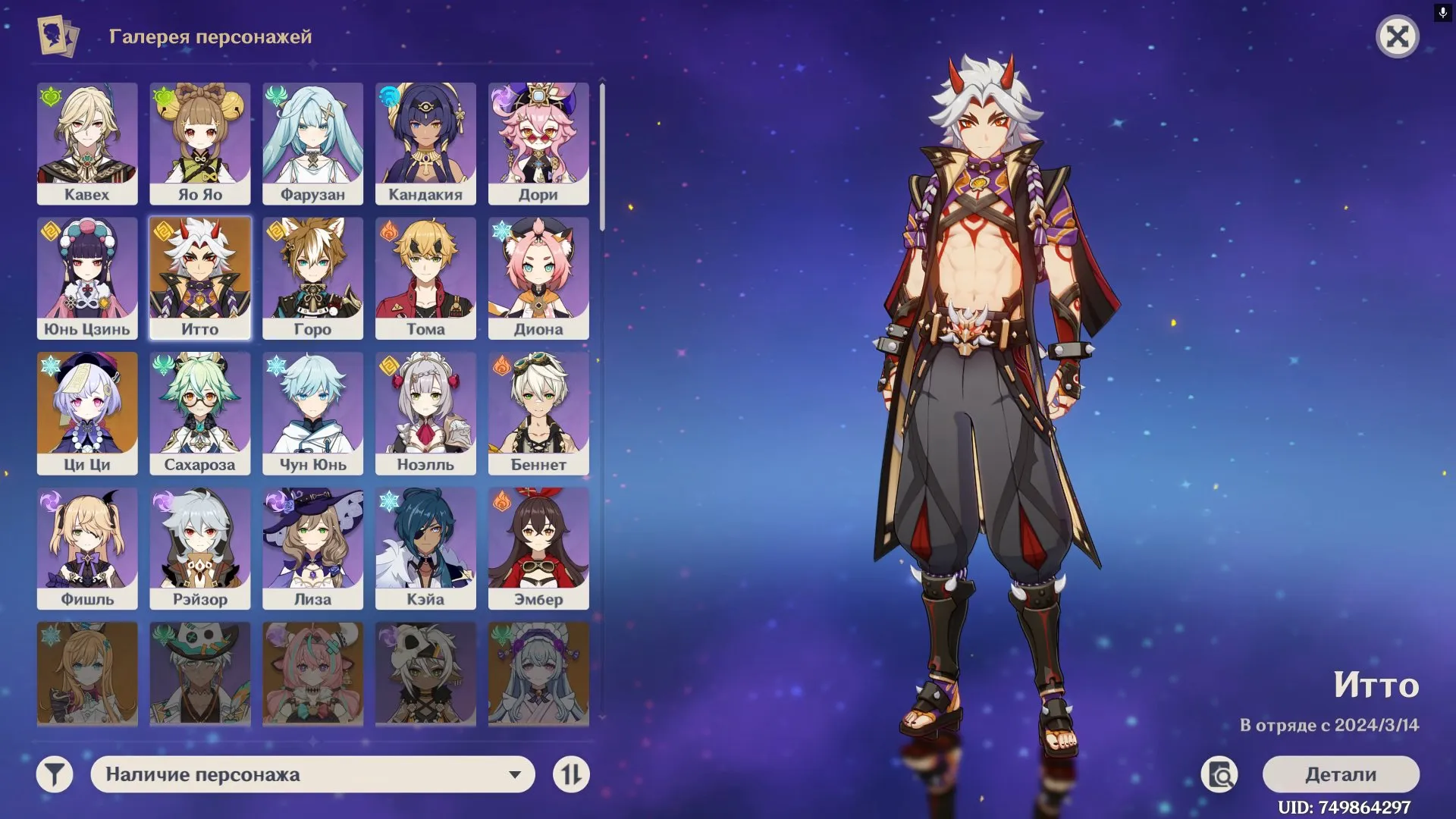Select the Диона character card

[x=539, y=278]
